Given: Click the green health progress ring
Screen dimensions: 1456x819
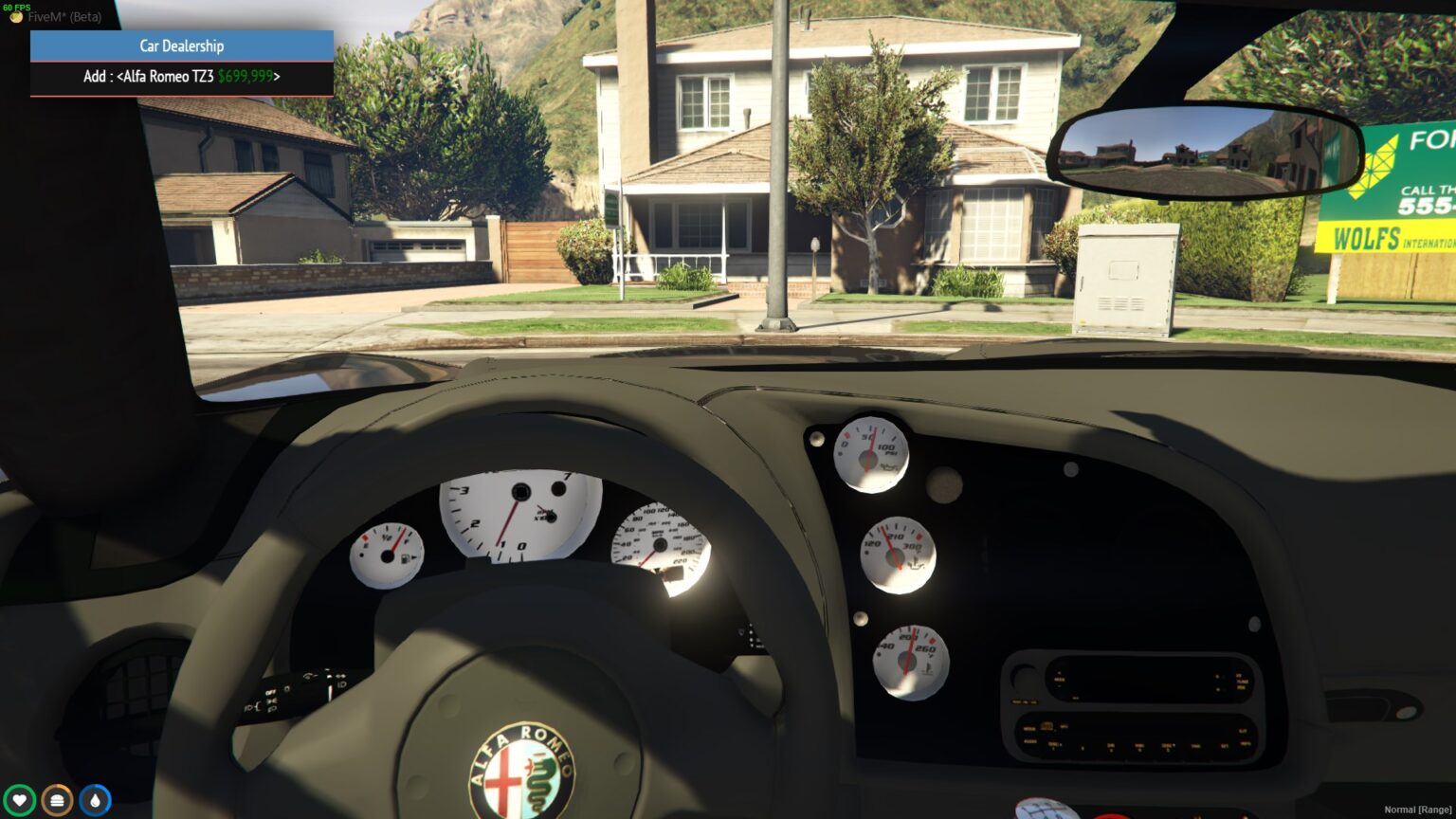Looking at the screenshot, I should pyautogui.click(x=20, y=799).
